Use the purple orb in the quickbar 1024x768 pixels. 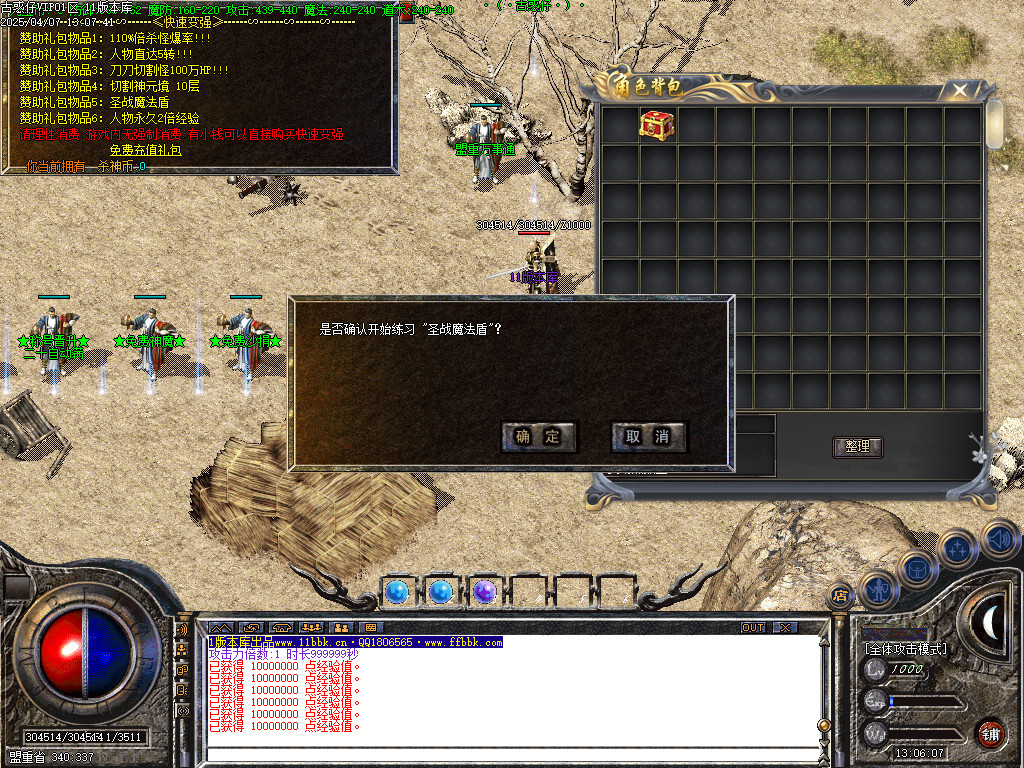pos(484,592)
